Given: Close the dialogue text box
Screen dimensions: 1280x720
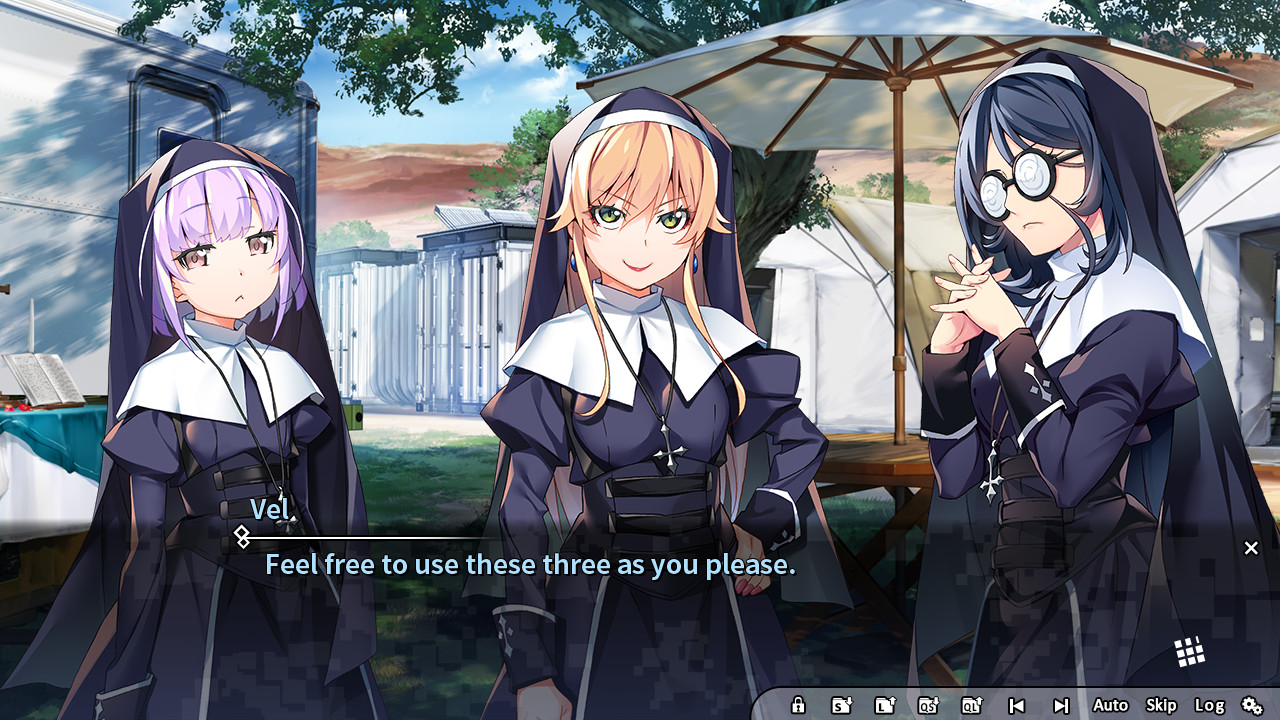Looking at the screenshot, I should [1251, 548].
